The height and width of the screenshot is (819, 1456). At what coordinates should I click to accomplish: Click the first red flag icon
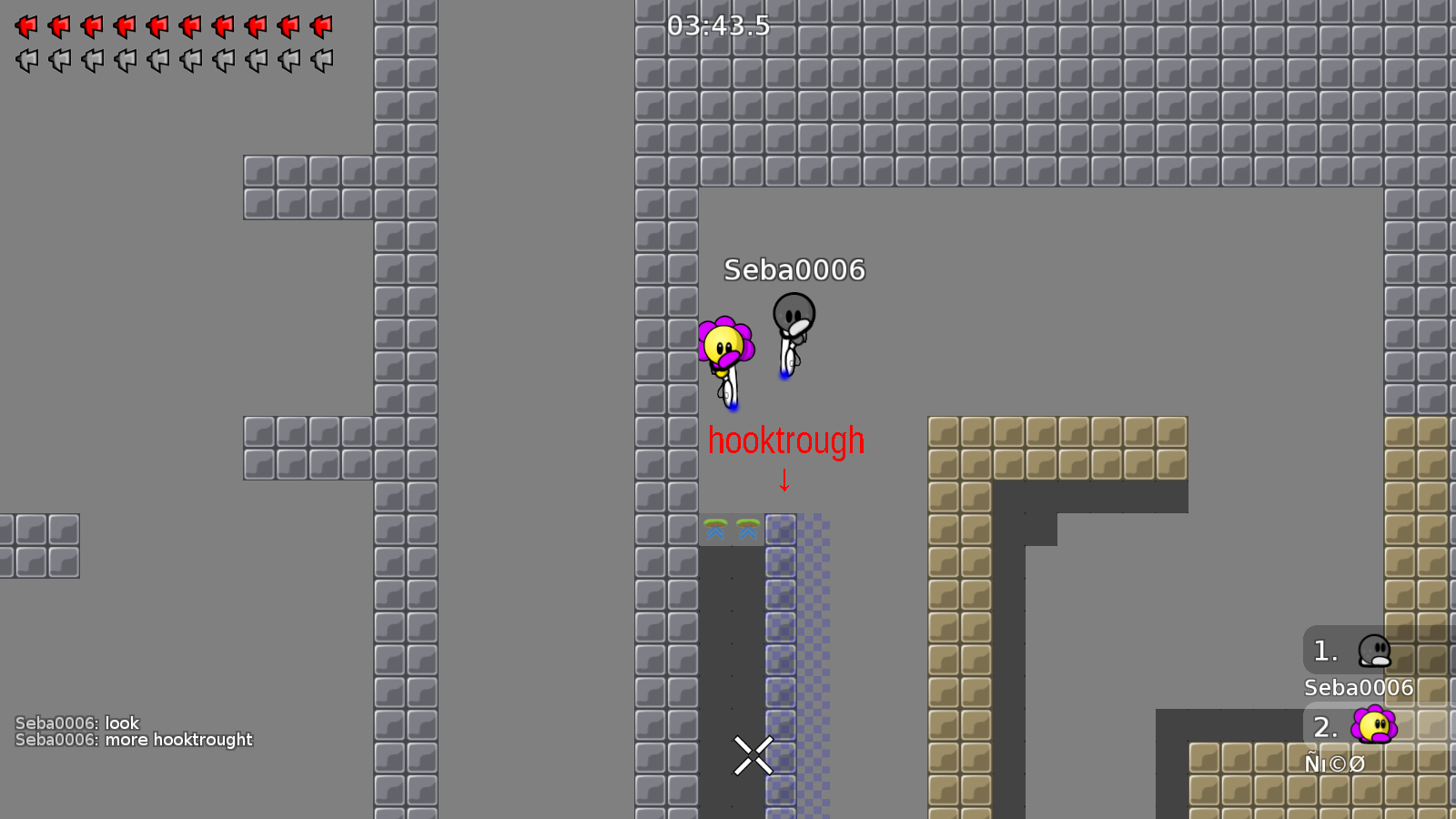25,26
